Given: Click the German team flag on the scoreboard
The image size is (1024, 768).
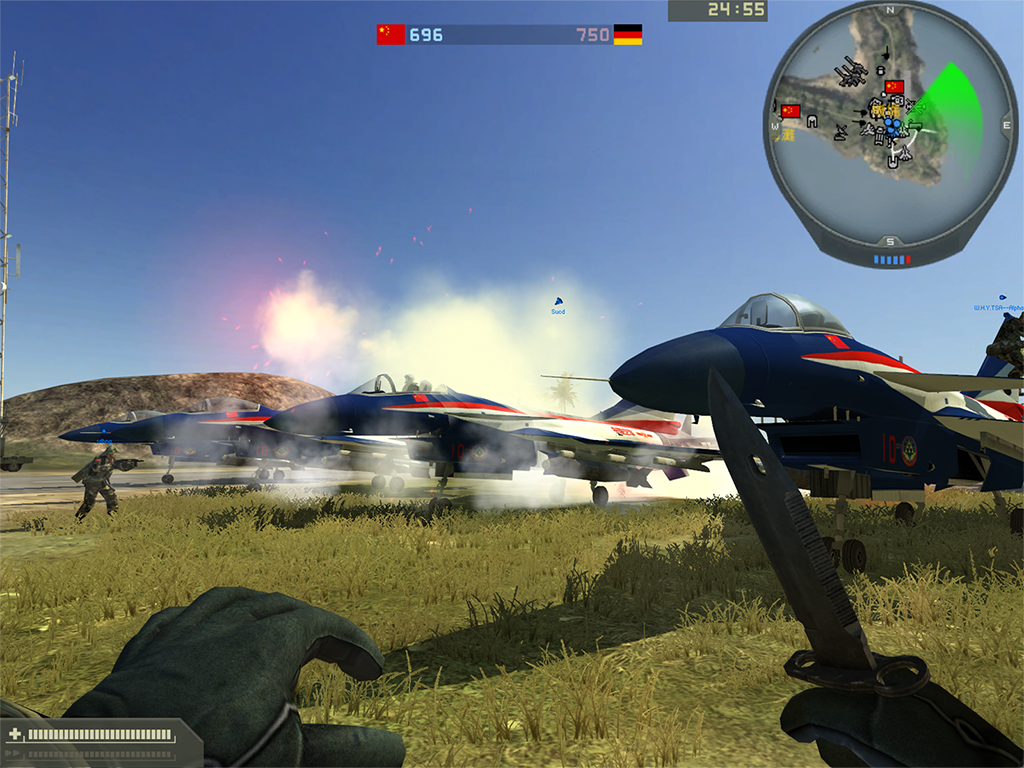Looking at the screenshot, I should (627, 35).
